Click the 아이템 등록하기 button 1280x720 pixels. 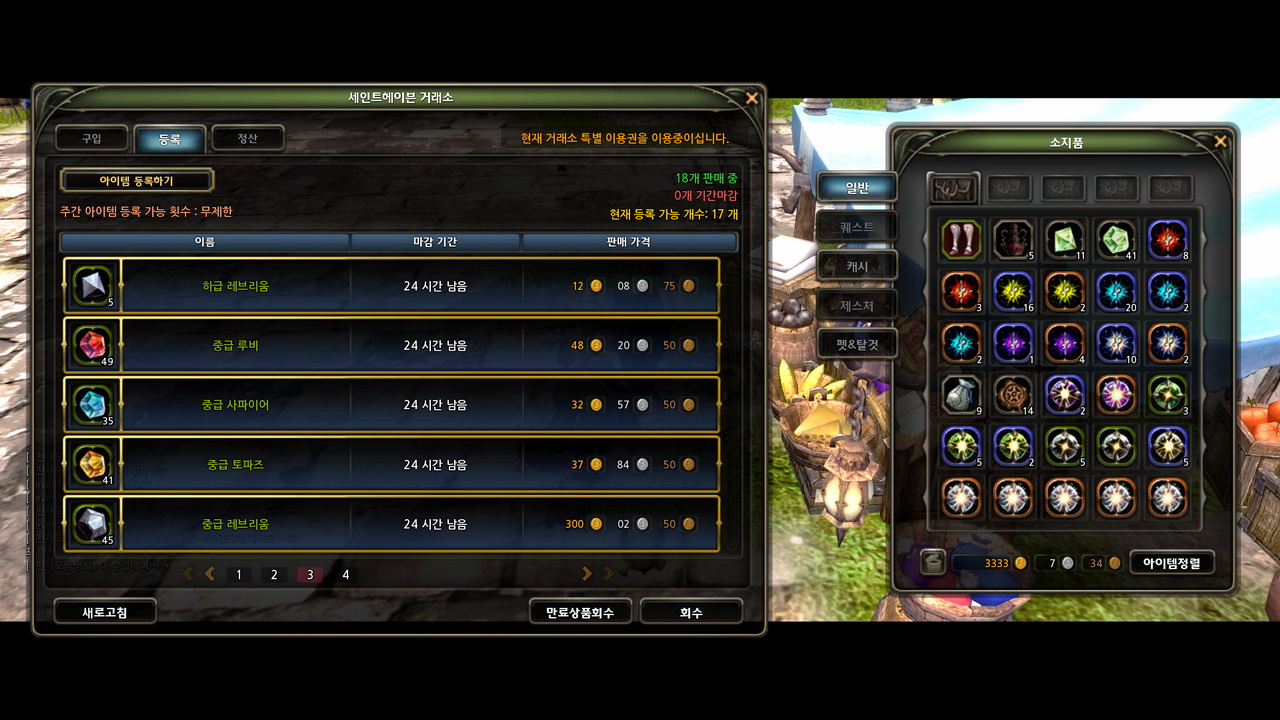pos(137,181)
